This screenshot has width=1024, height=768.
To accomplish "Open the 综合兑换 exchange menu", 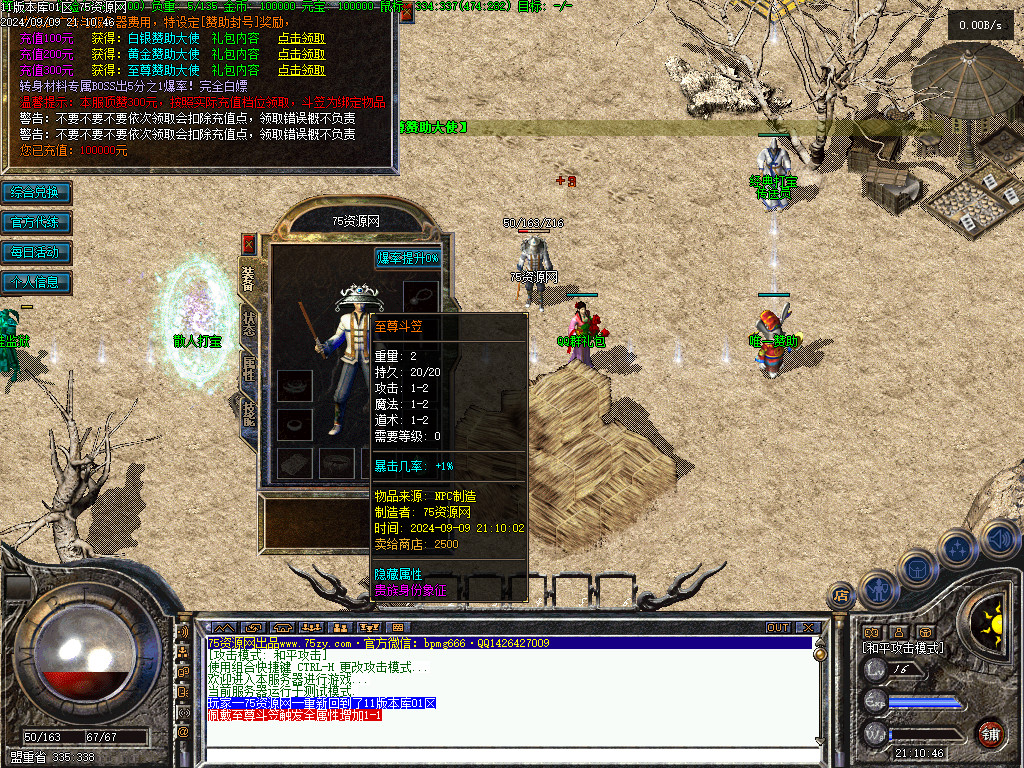I will pyautogui.click(x=36, y=193).
